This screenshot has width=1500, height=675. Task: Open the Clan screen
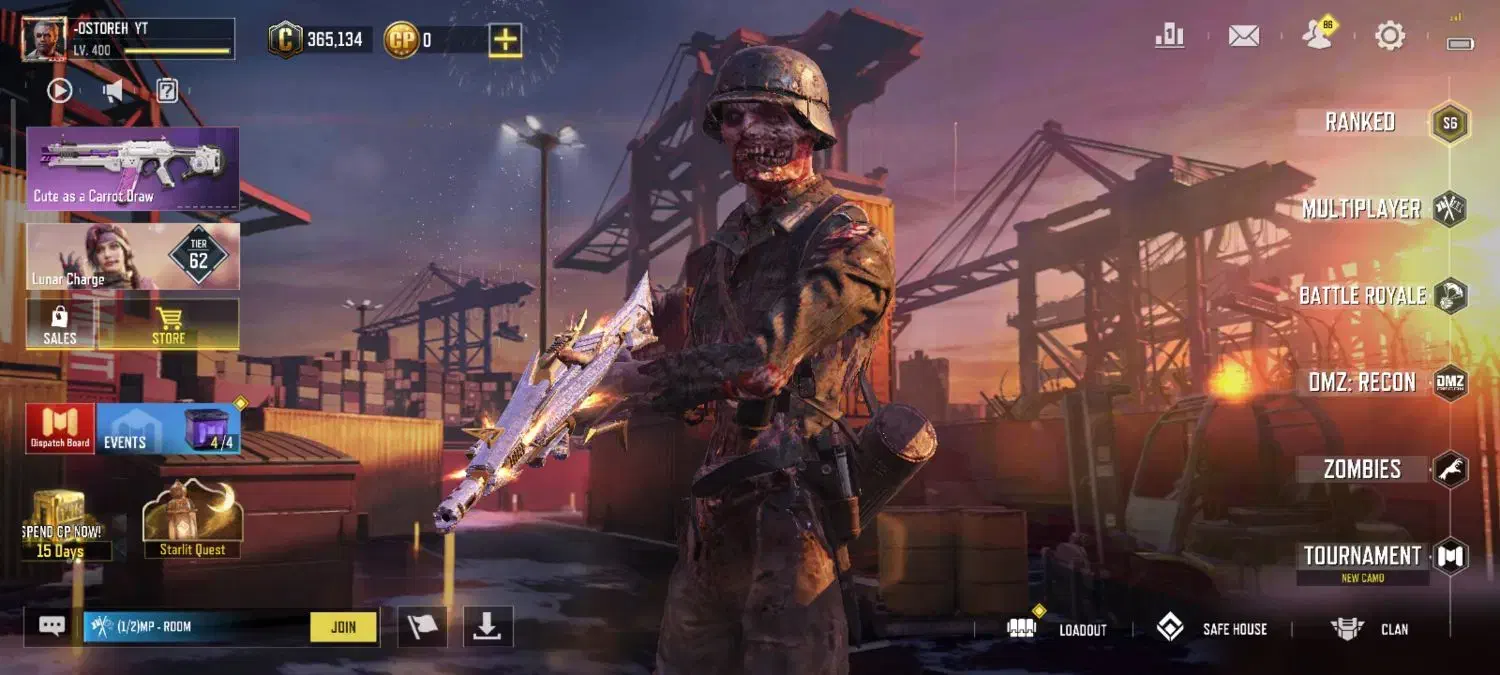(1370, 629)
